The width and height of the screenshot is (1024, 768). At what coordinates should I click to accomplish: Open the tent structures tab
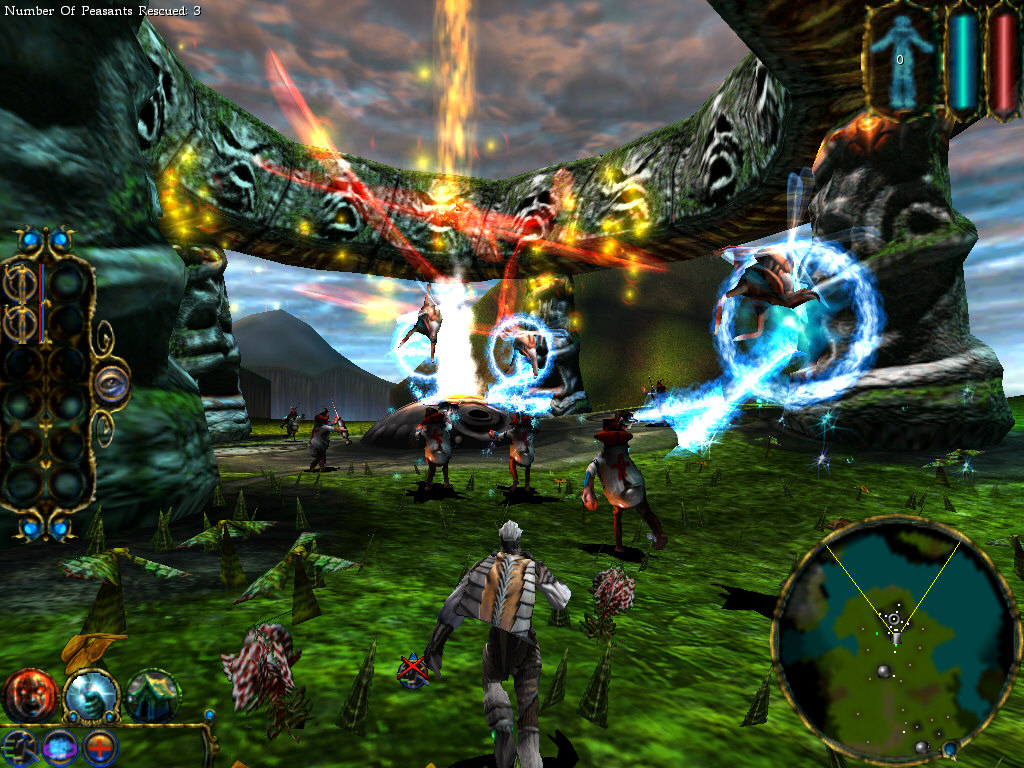tap(153, 694)
